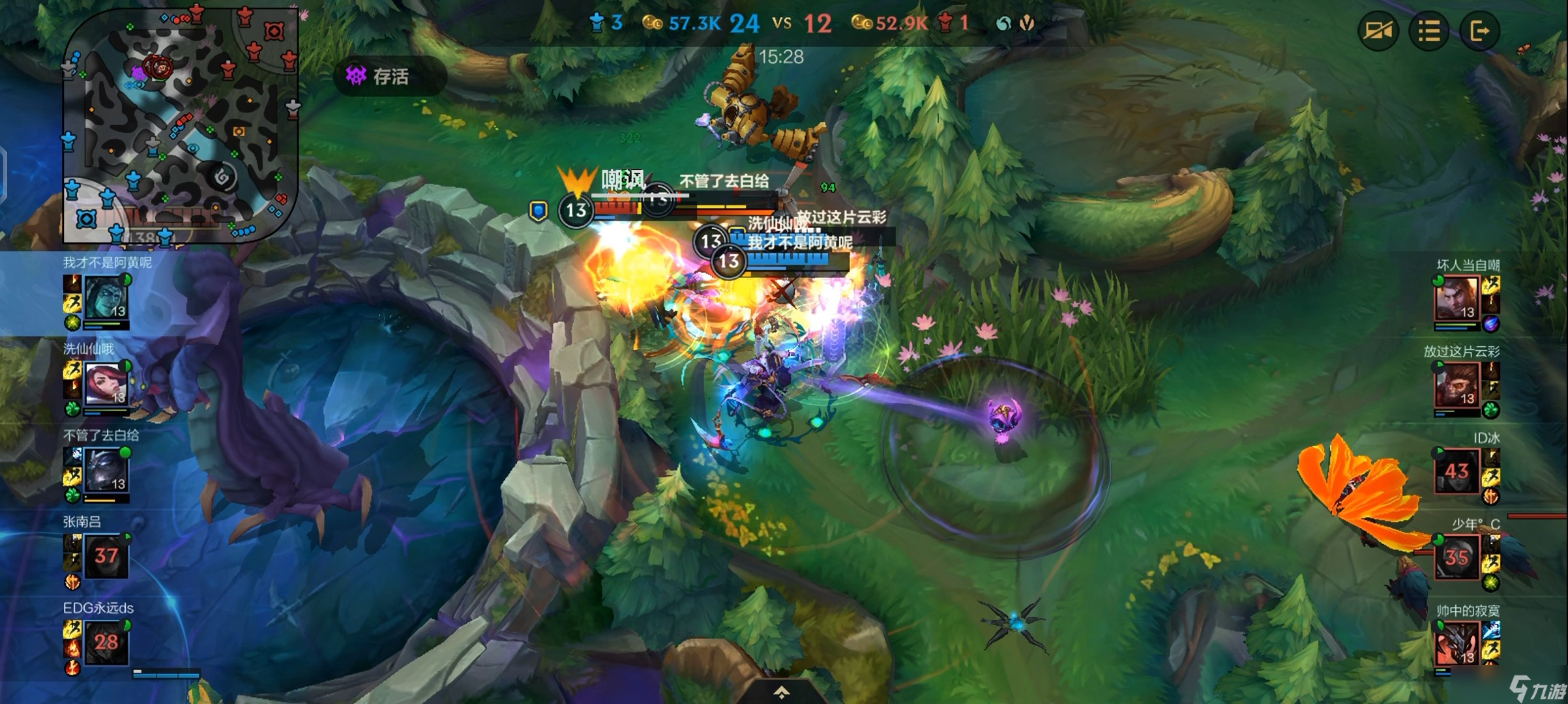This screenshot has height=704, width=1568.
Task: Choose 张南吕's respawning portrait
Action: (106, 557)
